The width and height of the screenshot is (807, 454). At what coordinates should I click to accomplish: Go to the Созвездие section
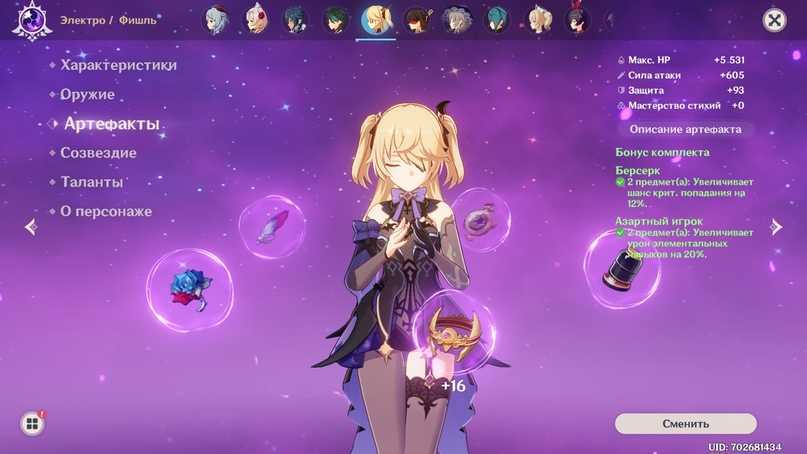tap(98, 153)
